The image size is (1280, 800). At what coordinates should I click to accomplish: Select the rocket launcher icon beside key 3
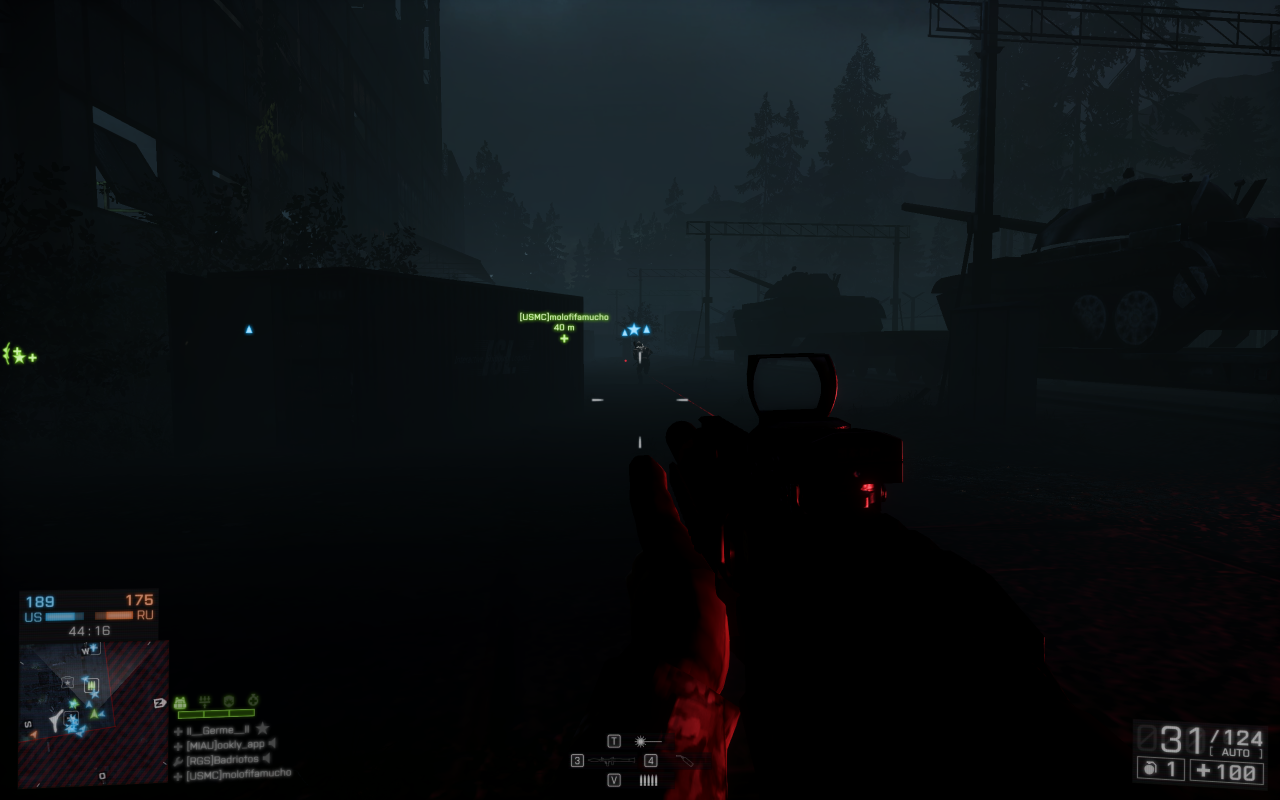pos(611,760)
